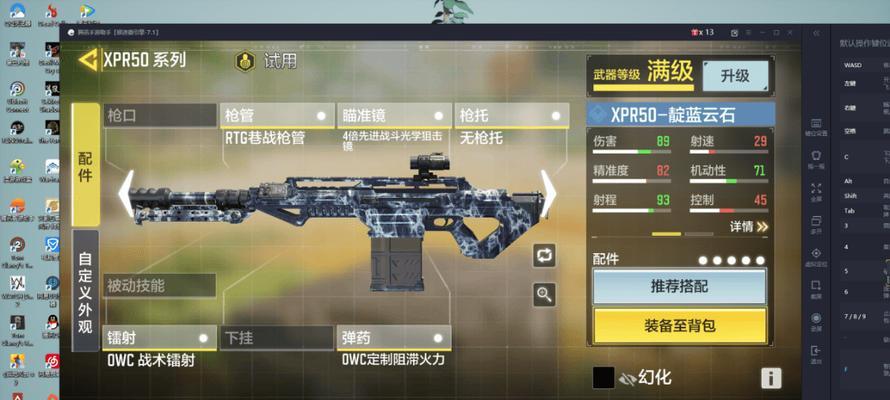890x400 pixels.
Task: Open the 配件 attachments tab
Action: click(86, 165)
